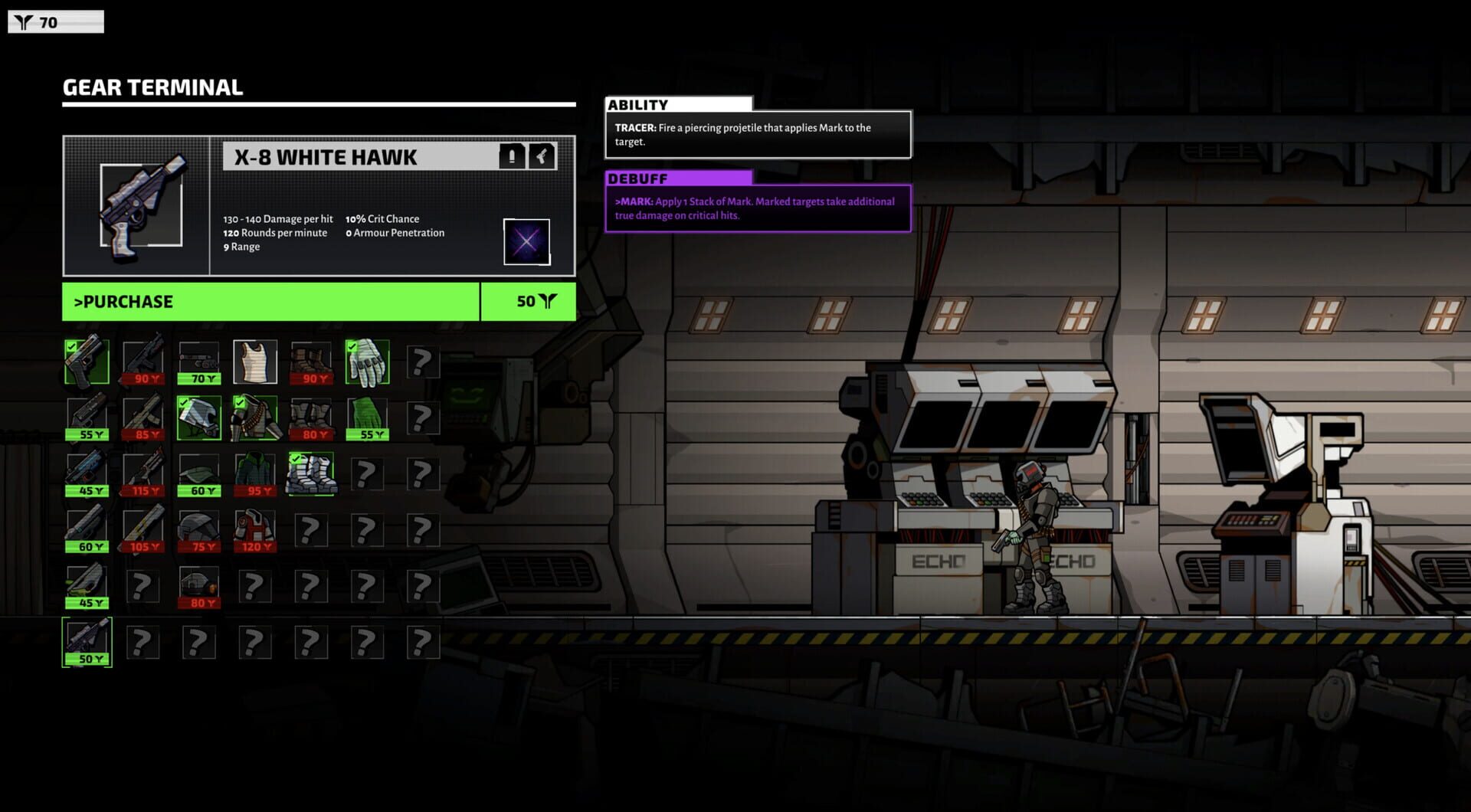Select the owned white visor helmet
This screenshot has height=812, width=1471.
coord(198,418)
